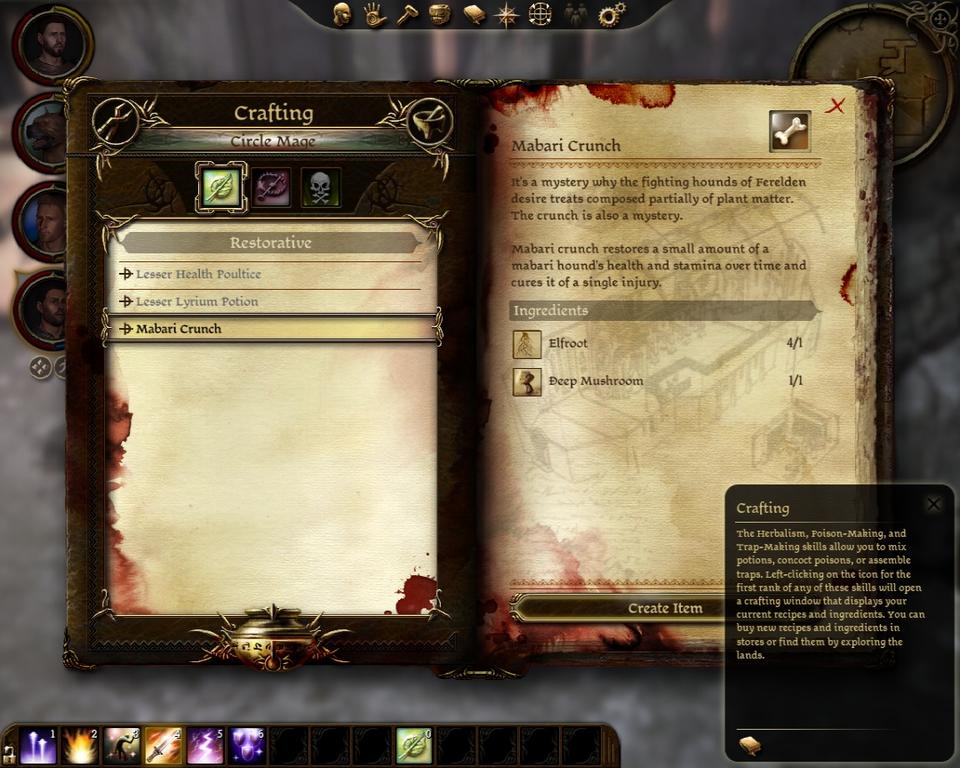
Task: Open the Poison-Making skull tab
Action: tap(320, 187)
